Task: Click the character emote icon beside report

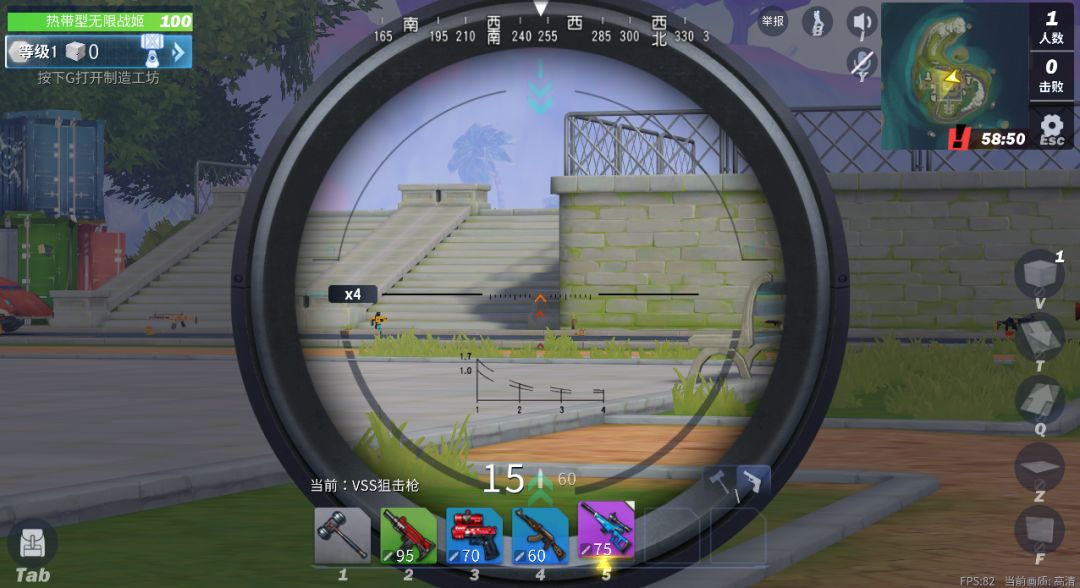Action: pyautogui.click(x=817, y=22)
